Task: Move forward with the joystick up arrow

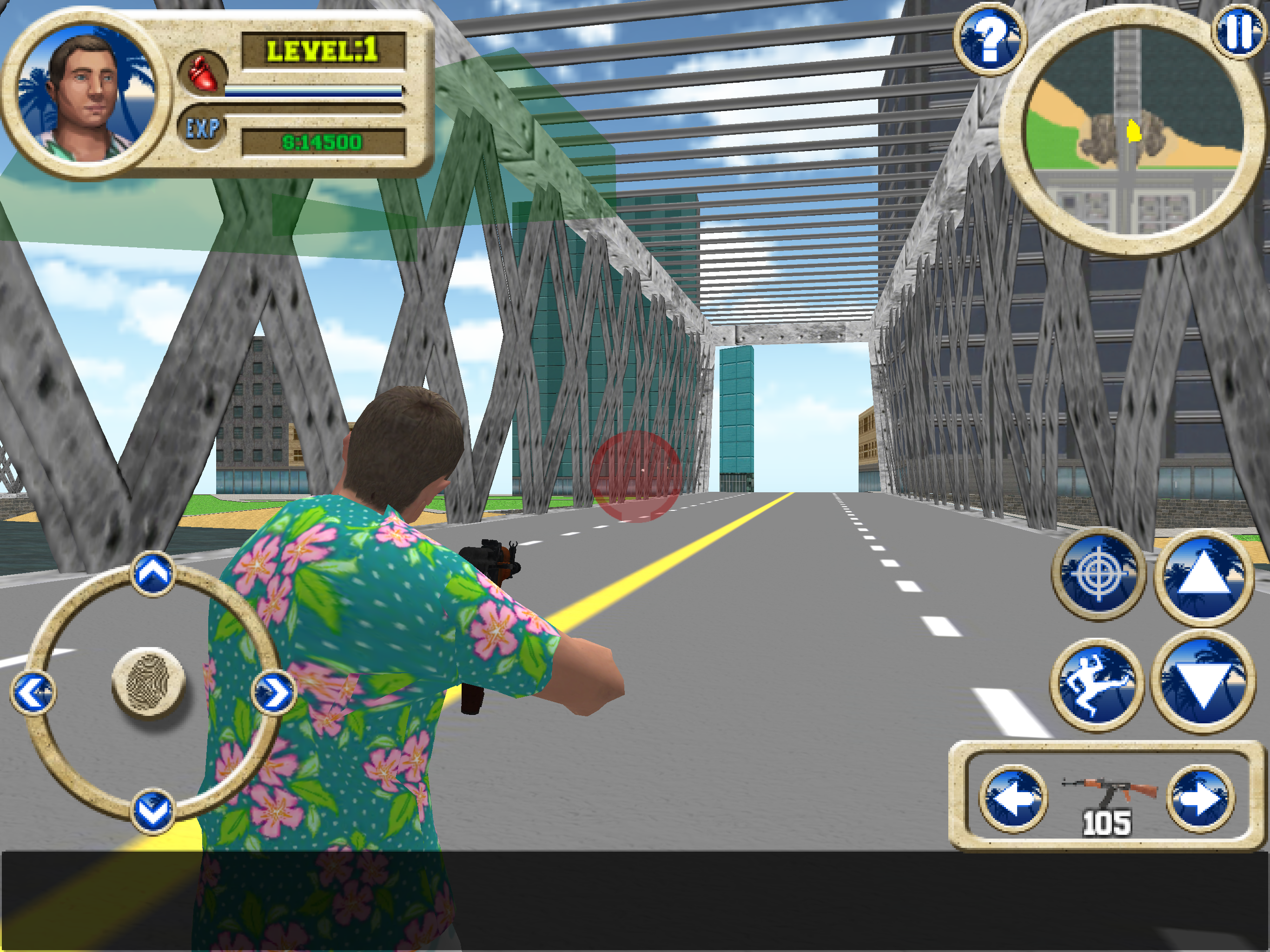Action: 153,573
